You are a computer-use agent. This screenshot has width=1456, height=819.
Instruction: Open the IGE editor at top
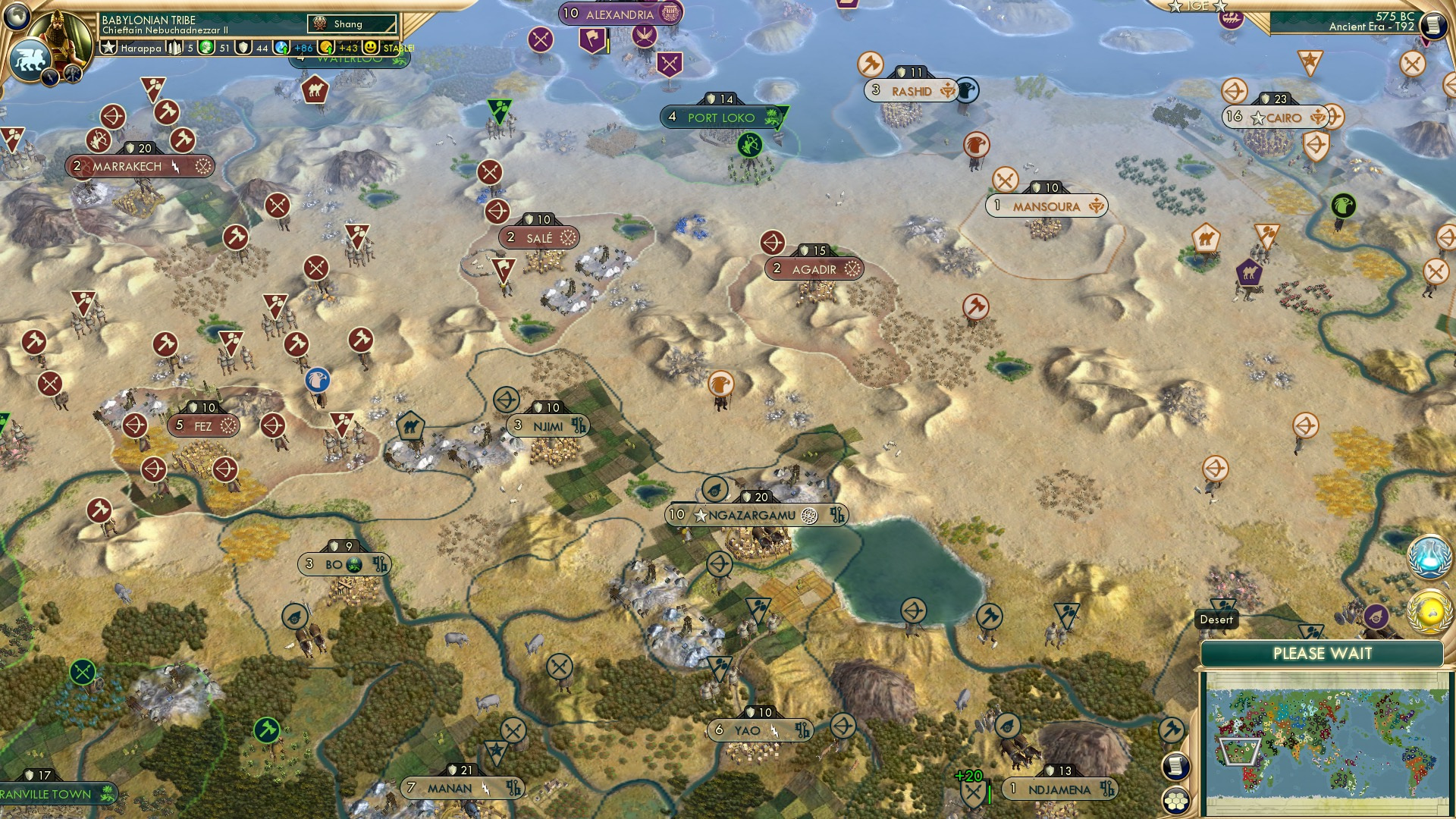click(1197, 6)
